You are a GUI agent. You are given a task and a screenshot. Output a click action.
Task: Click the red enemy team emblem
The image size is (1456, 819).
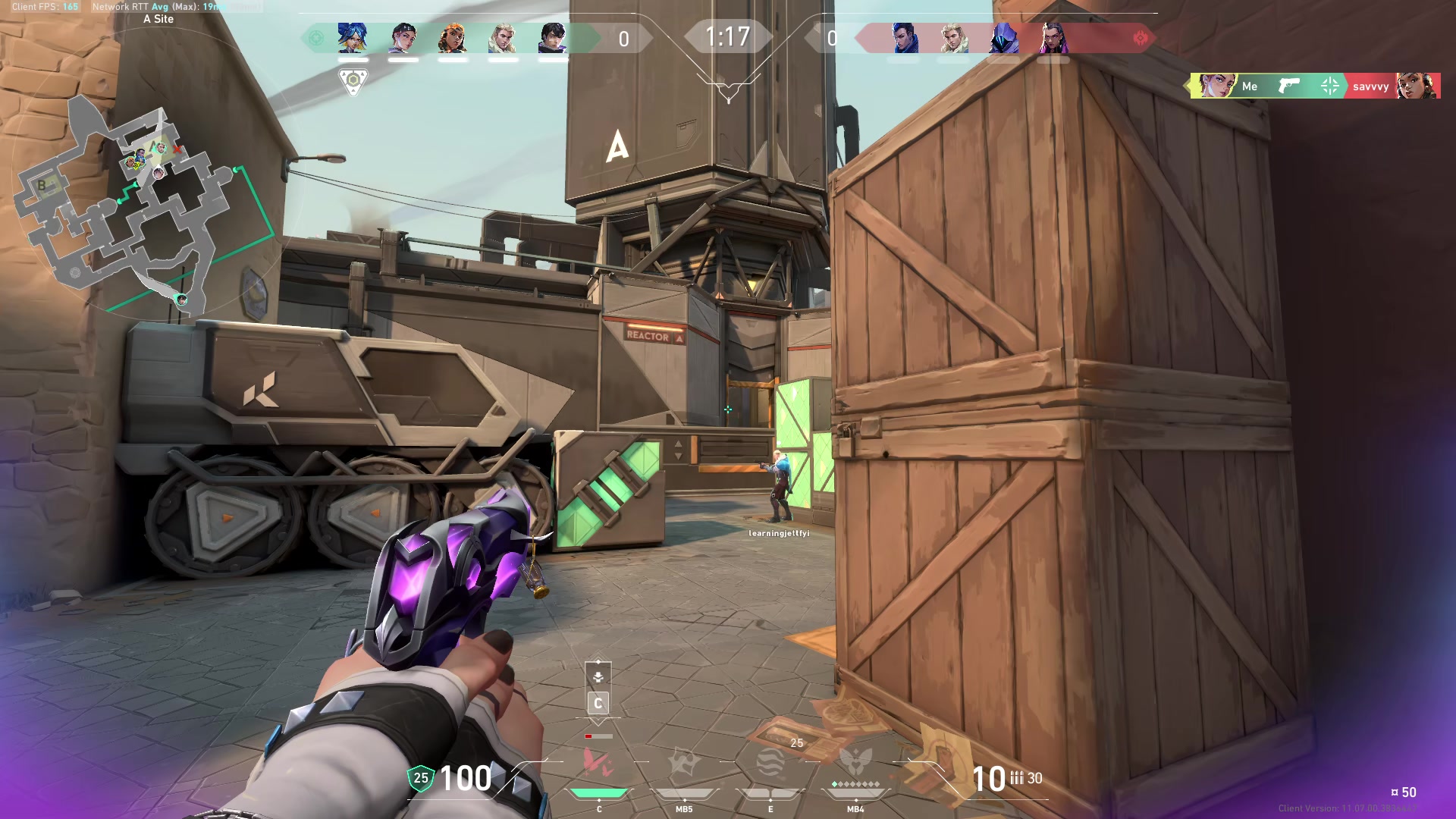tap(1140, 38)
